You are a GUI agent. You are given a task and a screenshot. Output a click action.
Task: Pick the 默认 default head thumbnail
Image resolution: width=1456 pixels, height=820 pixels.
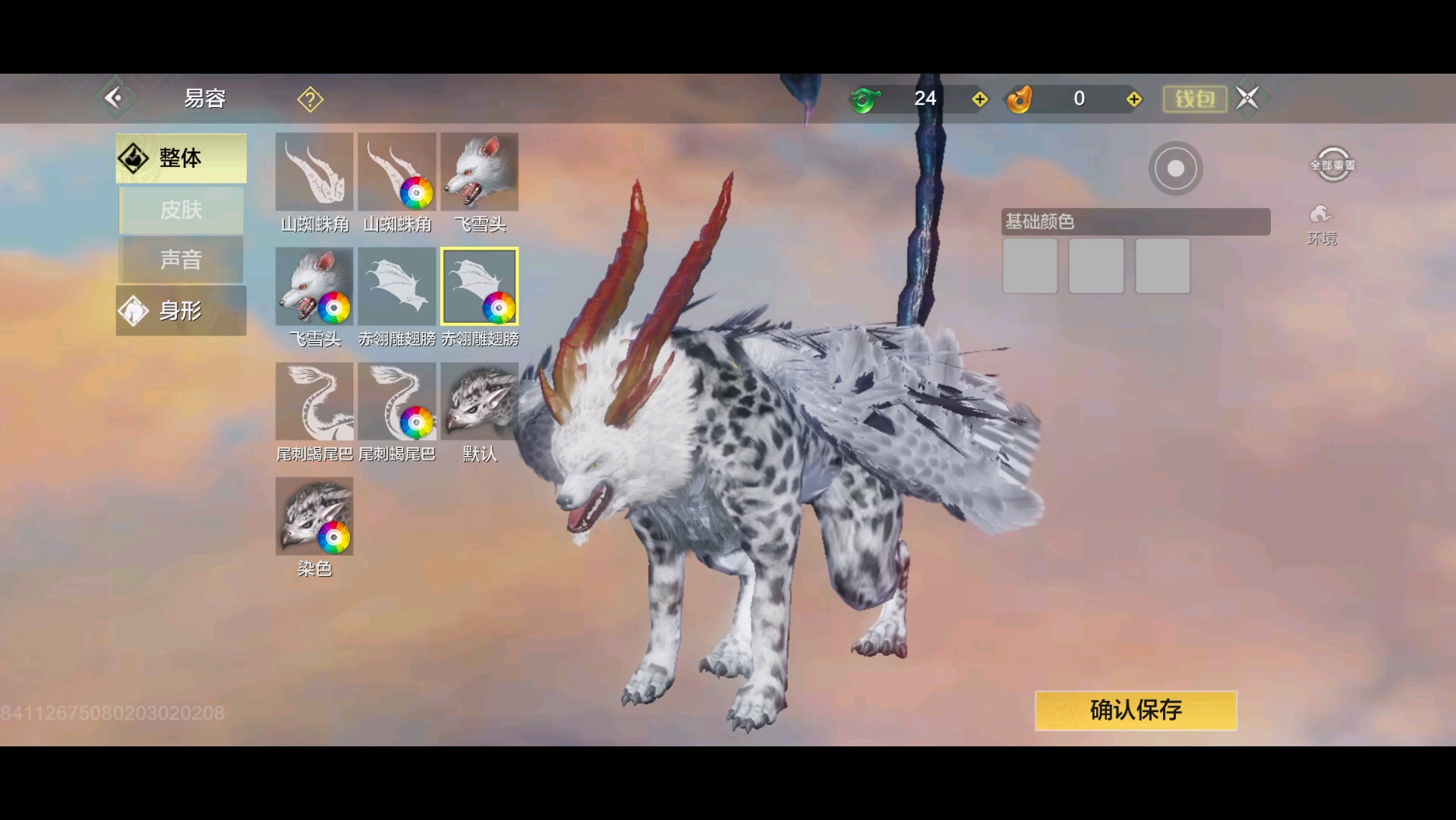click(x=479, y=402)
